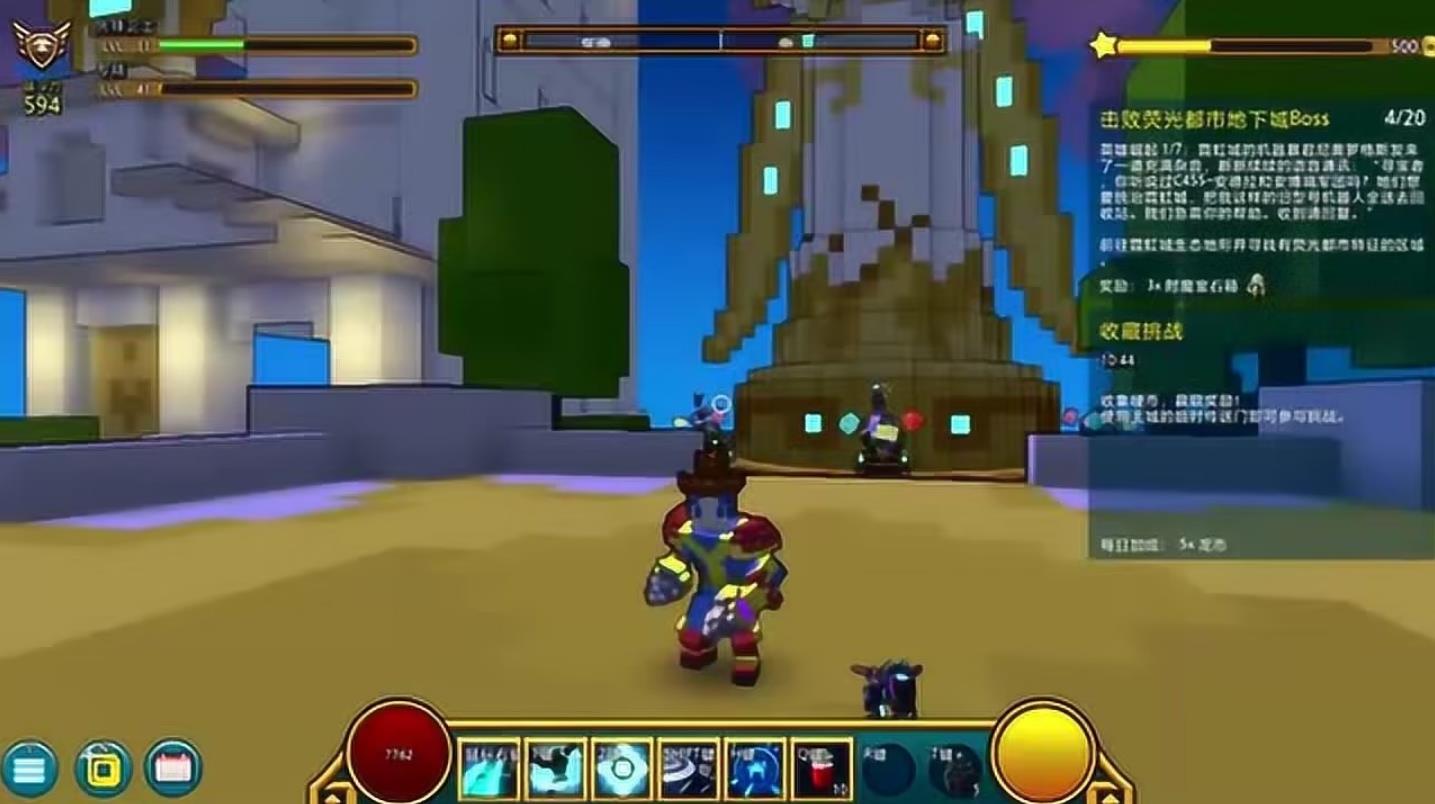Drink the red health flask

[822, 770]
